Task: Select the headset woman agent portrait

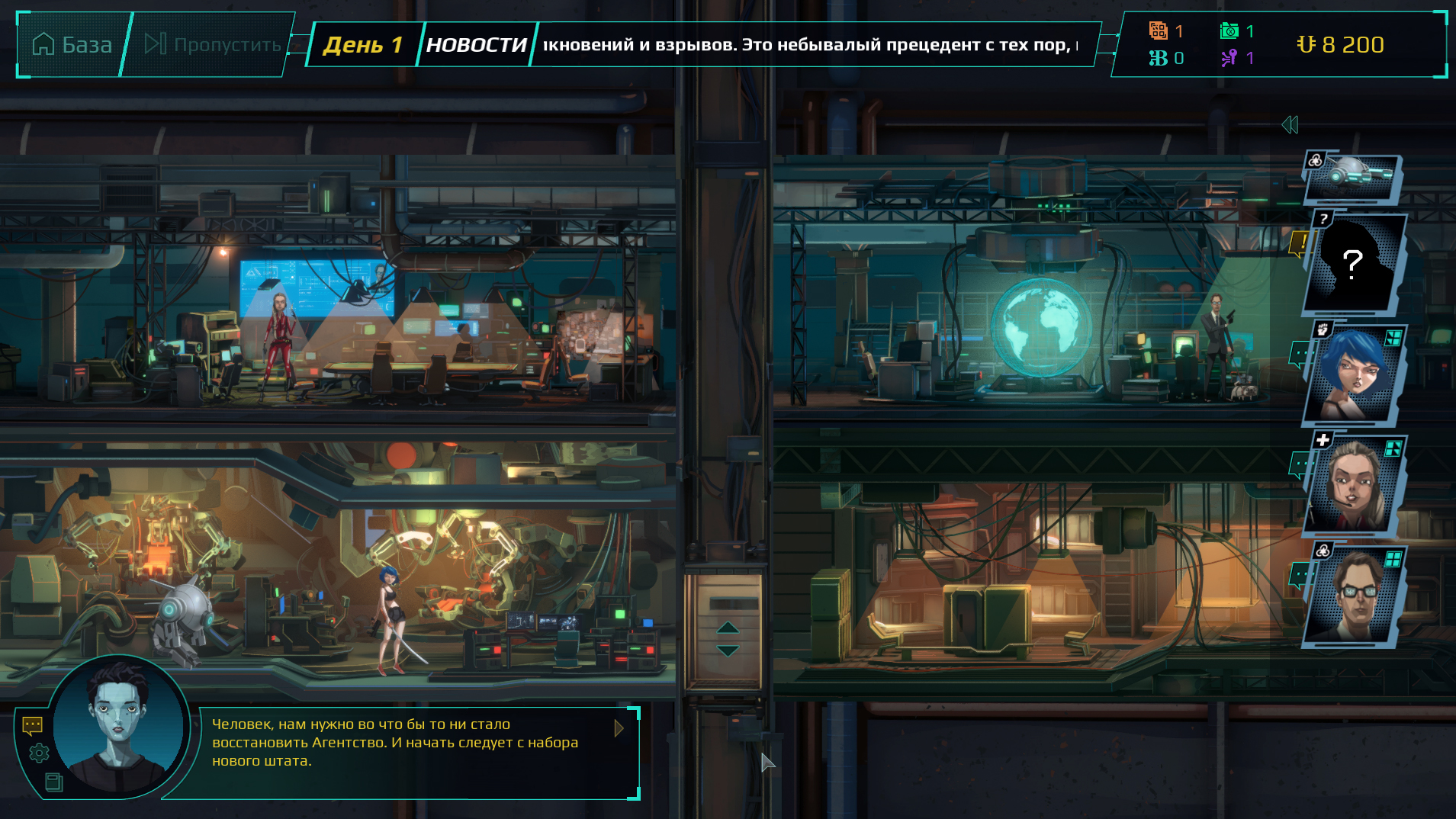Action: click(1354, 485)
